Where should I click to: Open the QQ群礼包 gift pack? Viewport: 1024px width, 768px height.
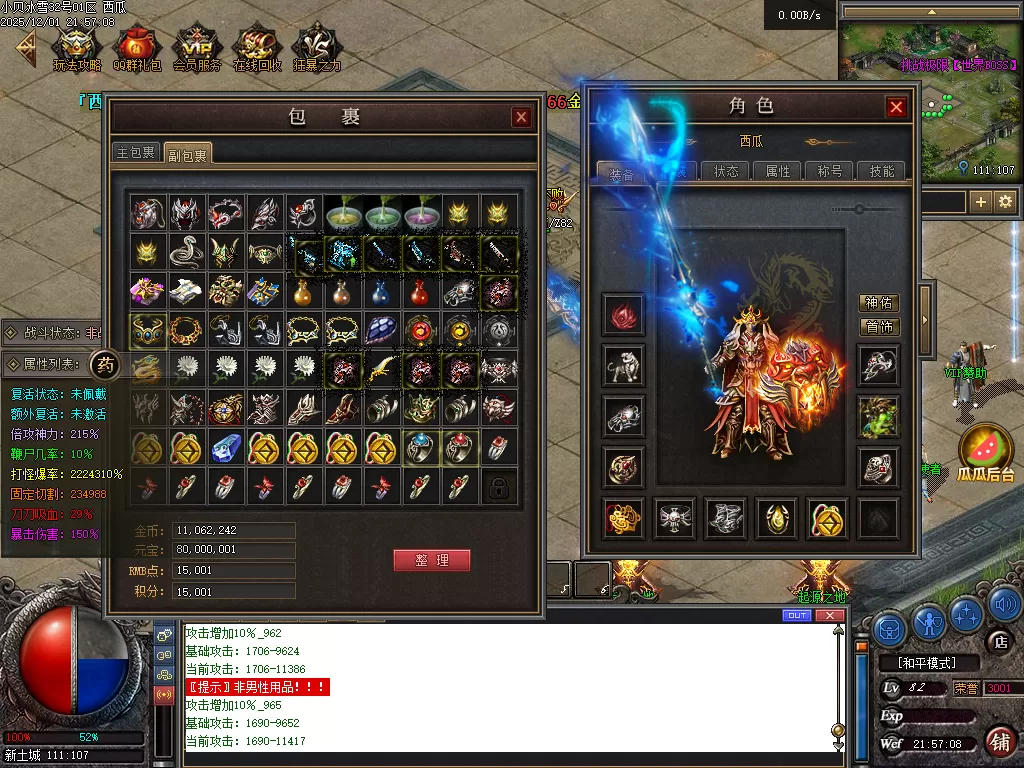pos(137,47)
